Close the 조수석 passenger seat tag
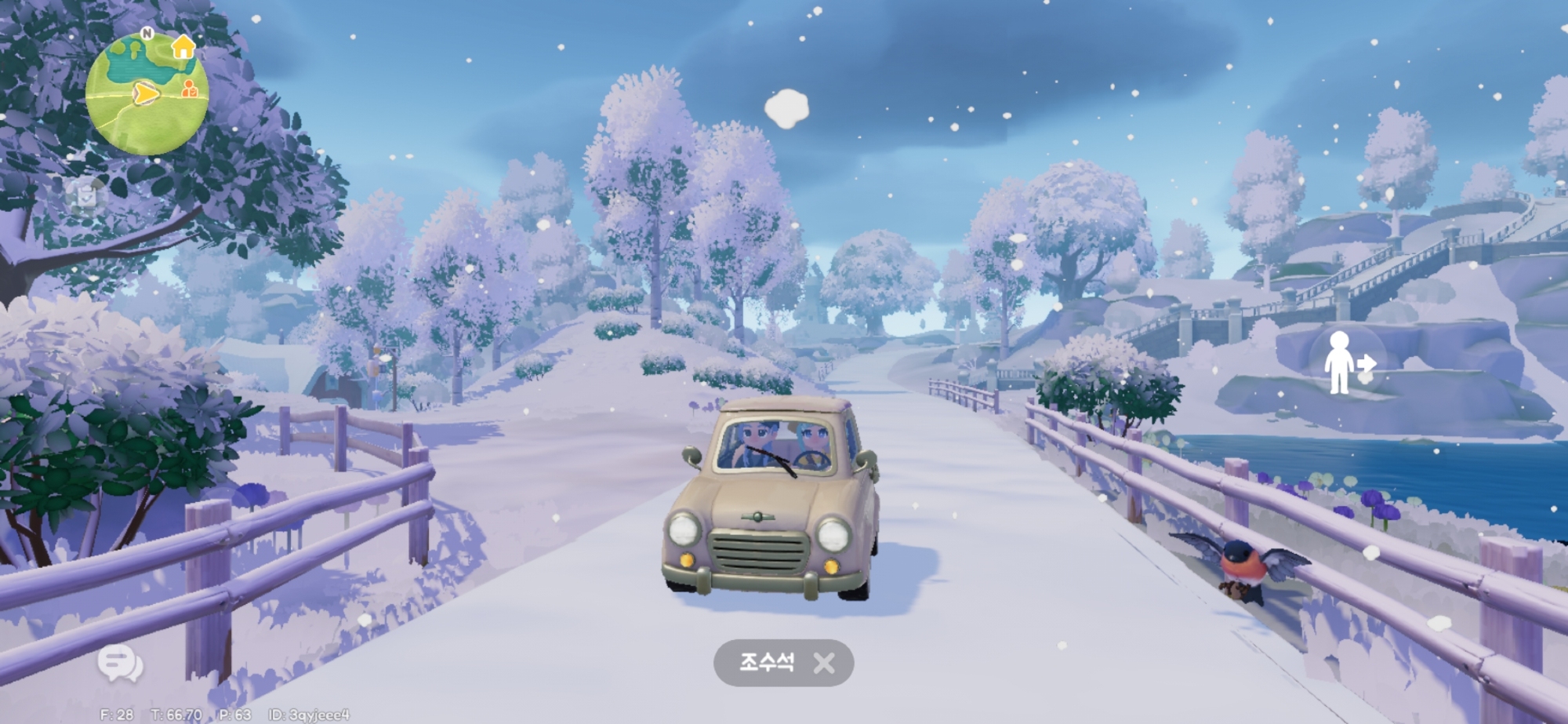Viewport: 1568px width, 724px height. point(824,664)
